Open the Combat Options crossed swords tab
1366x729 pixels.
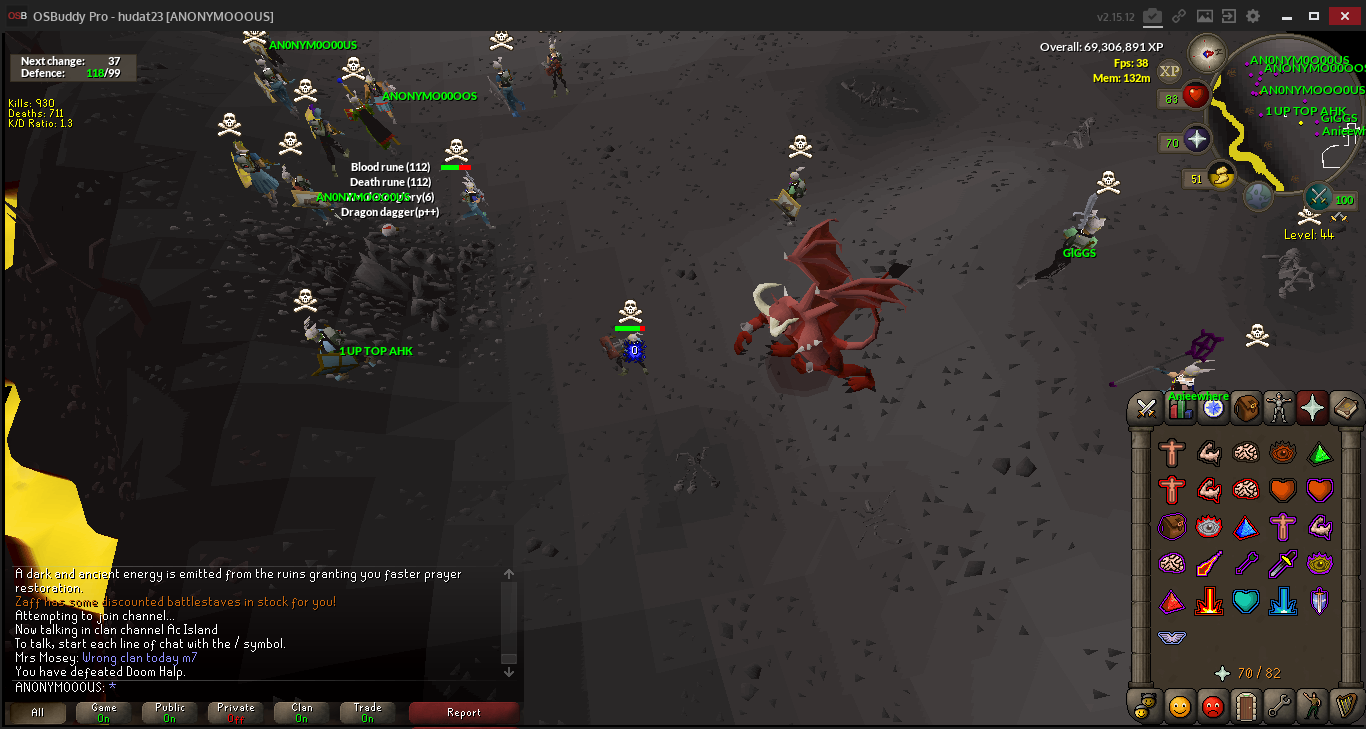pos(1146,408)
